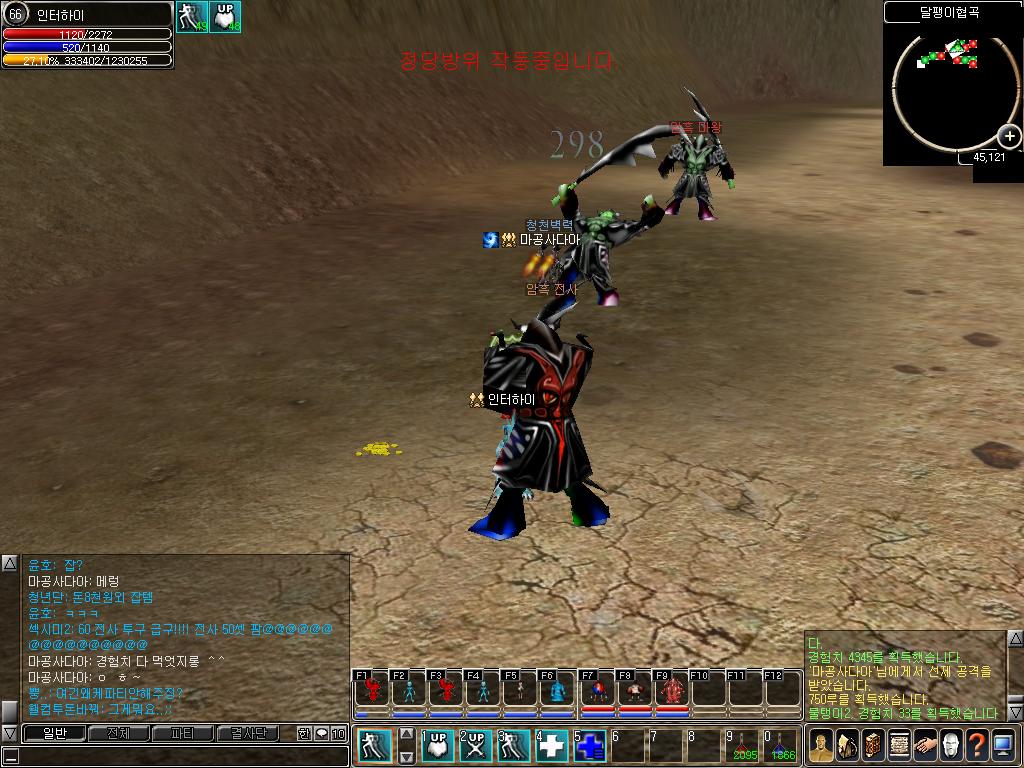The width and height of the screenshot is (1024, 768).
Task: Open the help question mark menu
Action: coord(977,745)
